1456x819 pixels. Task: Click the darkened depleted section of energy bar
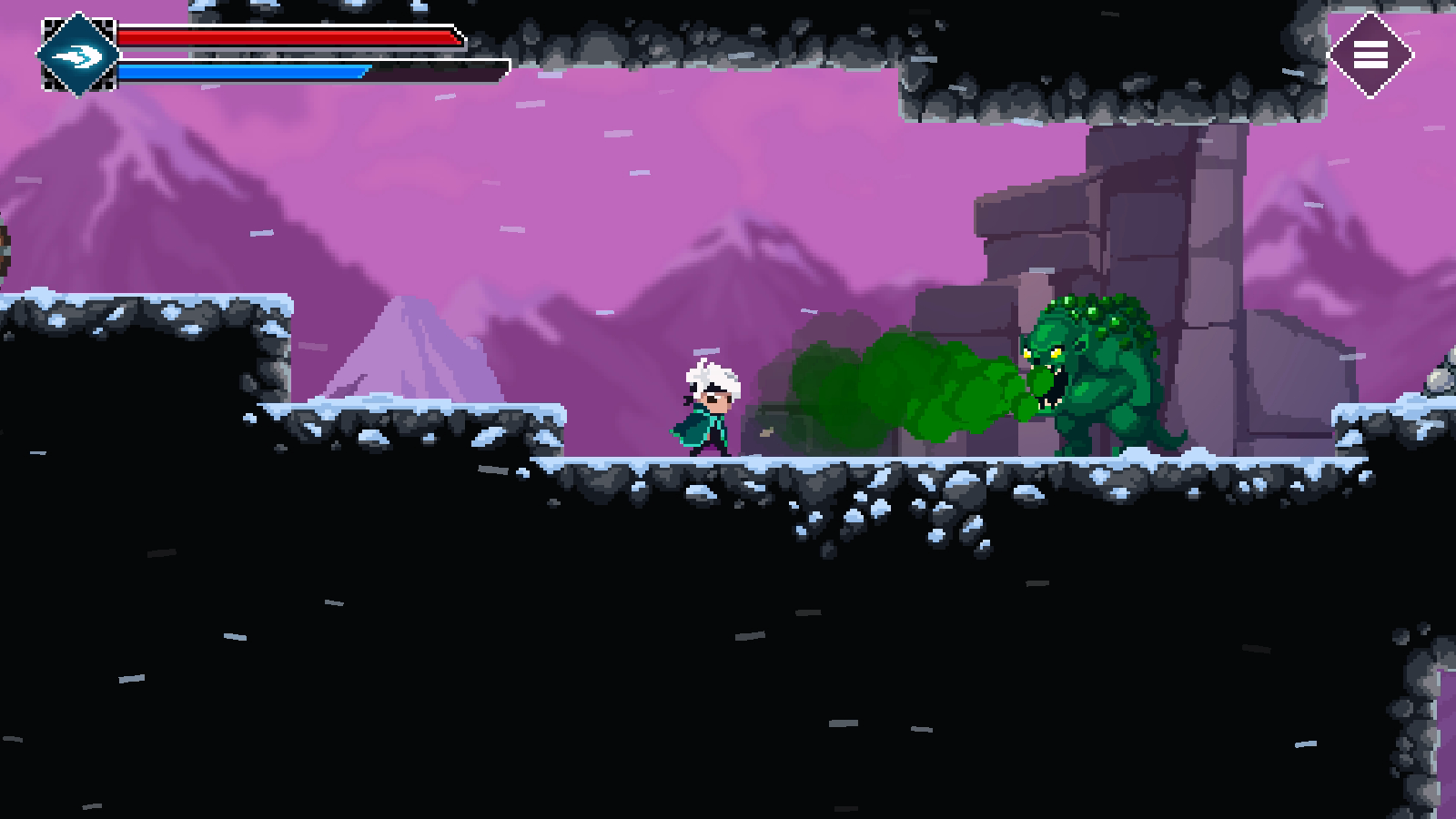437,70
